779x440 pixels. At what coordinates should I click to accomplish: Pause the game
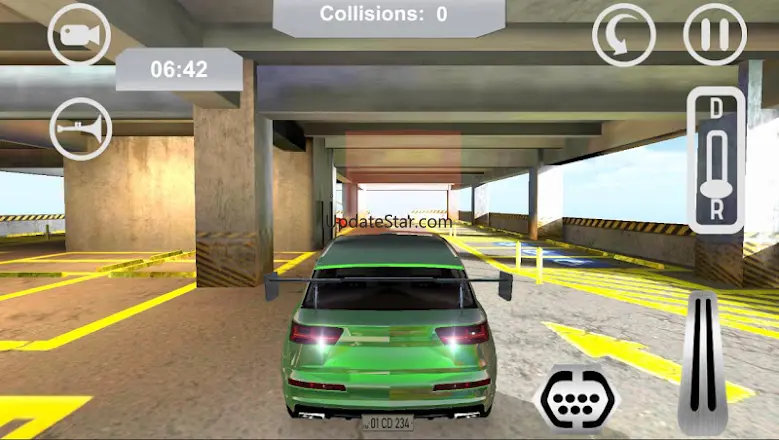(x=714, y=35)
